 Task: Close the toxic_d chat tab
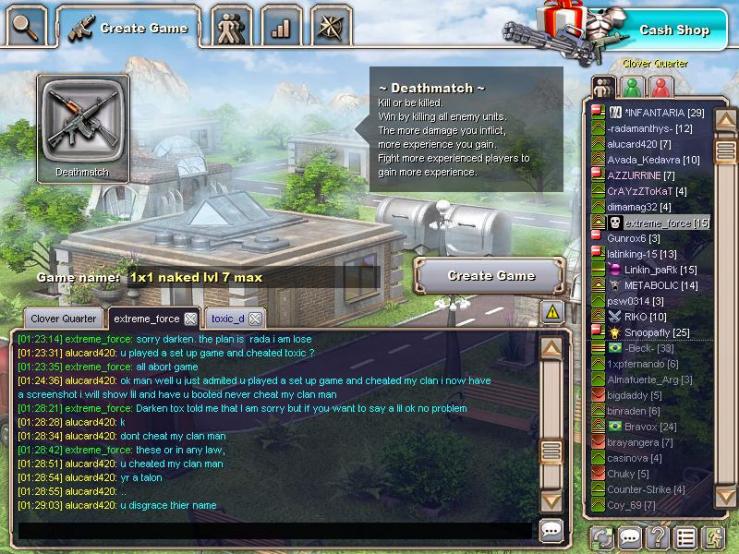pos(255,319)
